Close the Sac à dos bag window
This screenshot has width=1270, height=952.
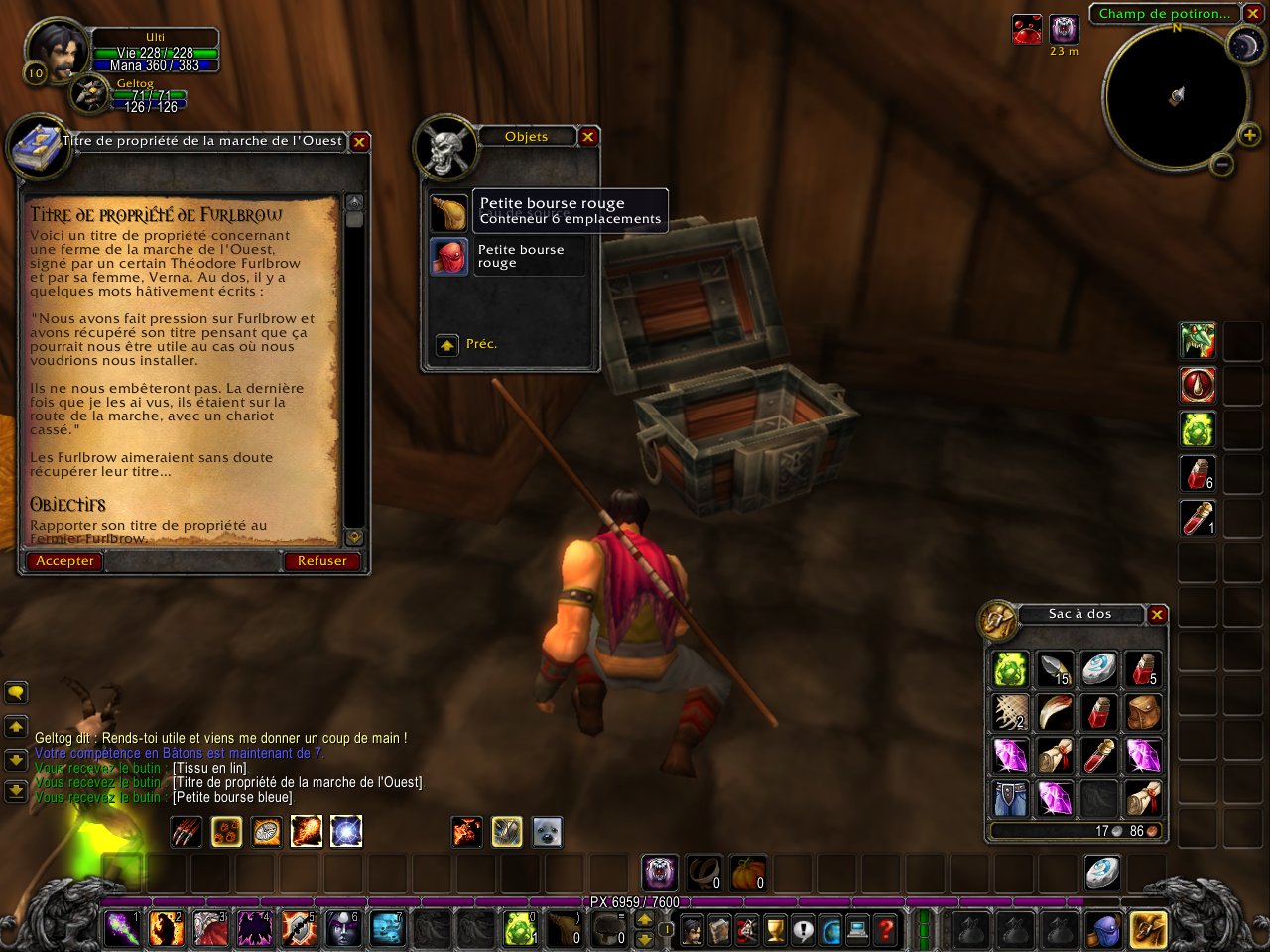tap(1157, 615)
